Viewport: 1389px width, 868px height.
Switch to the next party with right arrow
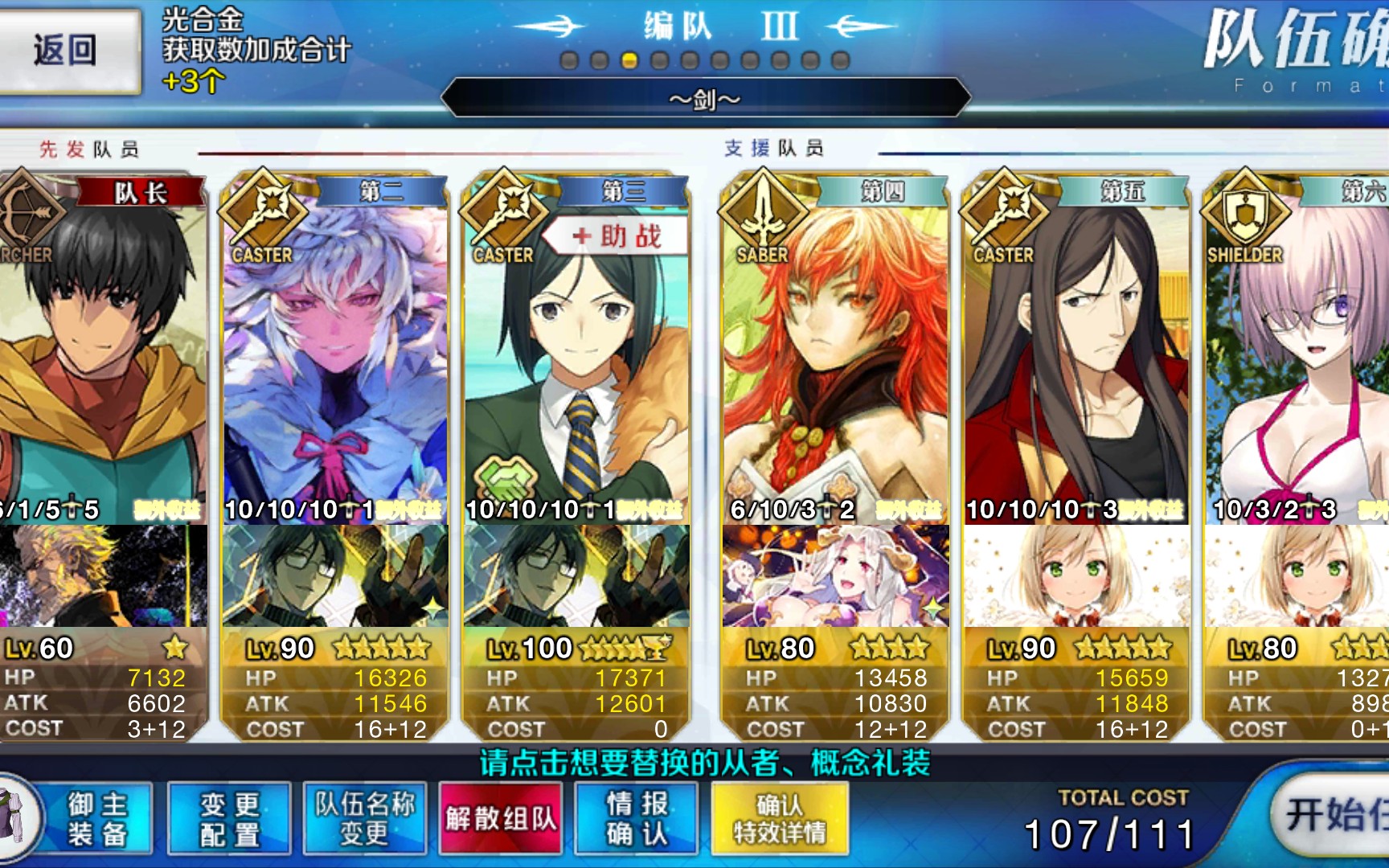point(864,27)
